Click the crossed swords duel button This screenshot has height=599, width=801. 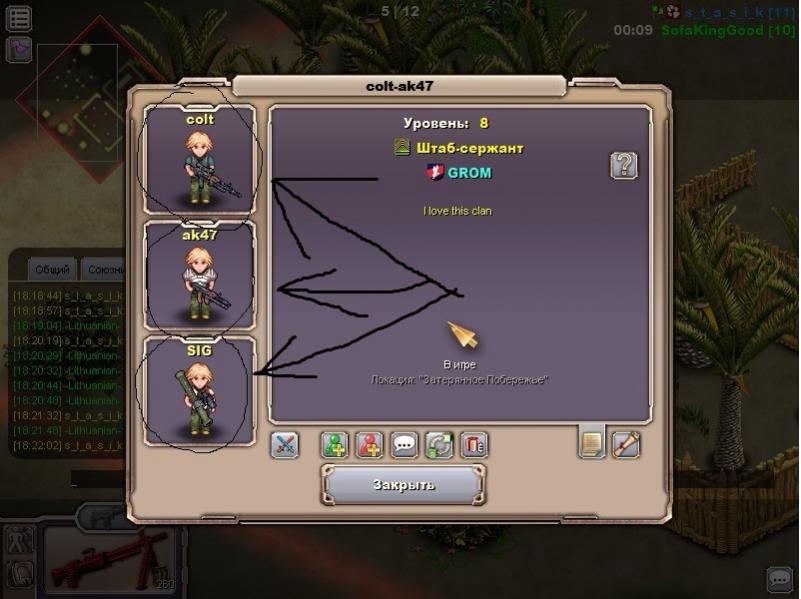click(x=285, y=445)
